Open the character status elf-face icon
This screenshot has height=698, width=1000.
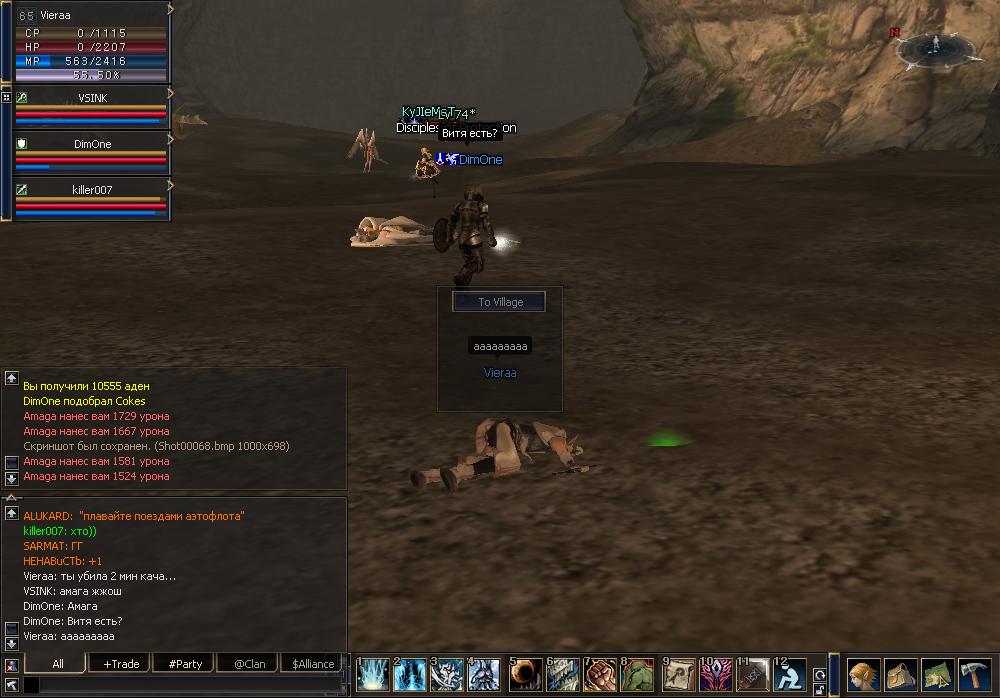click(x=863, y=674)
